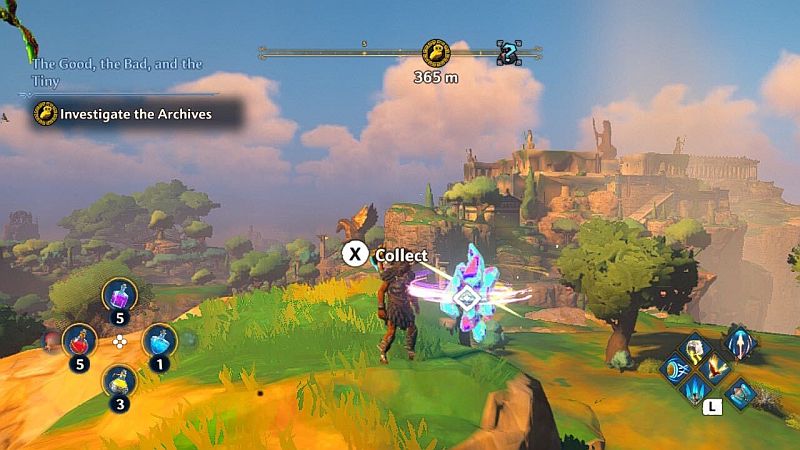The image size is (800, 450).
Task: Use the purple potion
Action: pyautogui.click(x=121, y=296)
